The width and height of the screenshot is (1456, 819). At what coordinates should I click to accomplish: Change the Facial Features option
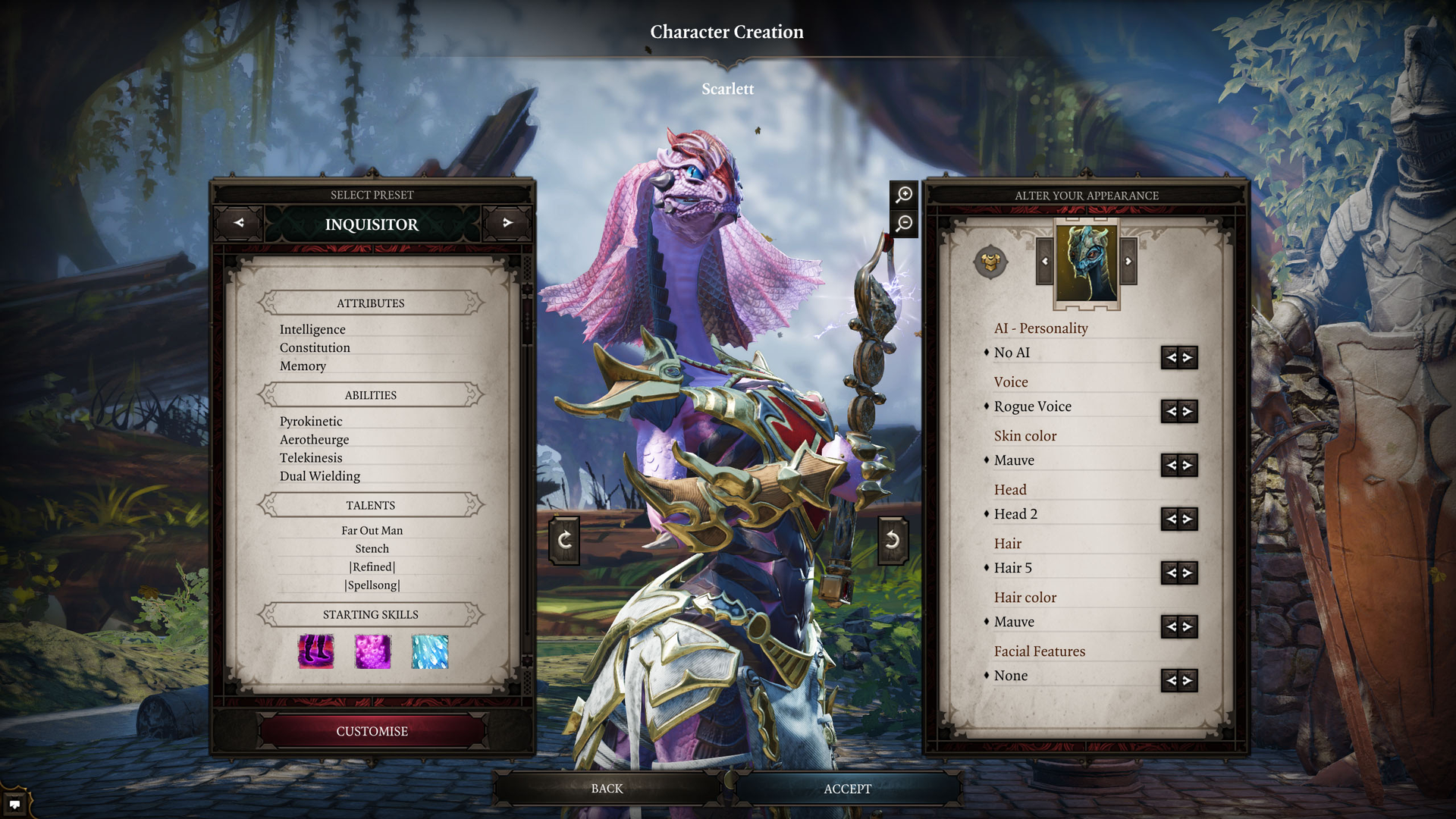point(1188,680)
